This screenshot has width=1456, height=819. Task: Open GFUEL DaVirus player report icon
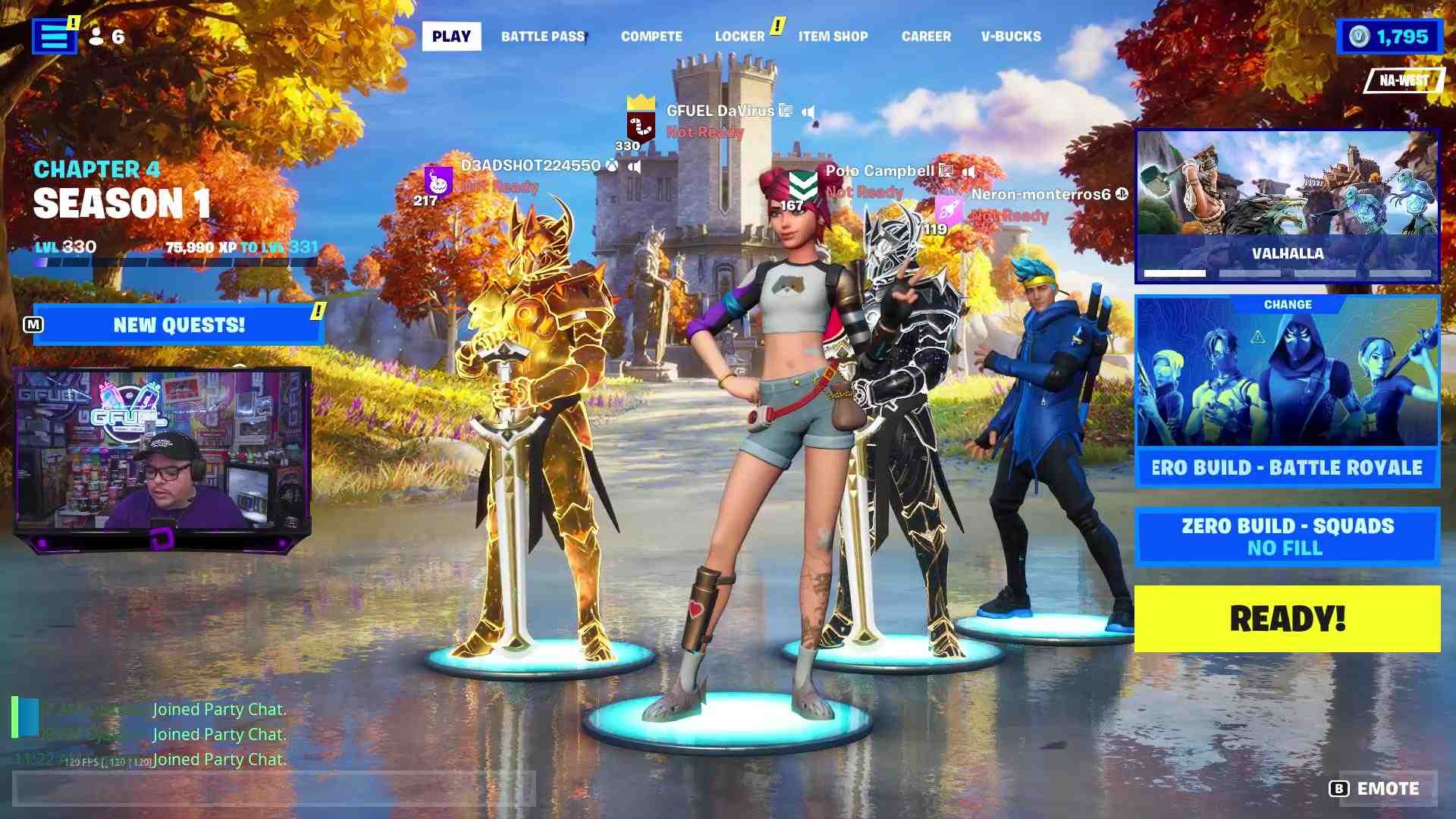click(785, 110)
